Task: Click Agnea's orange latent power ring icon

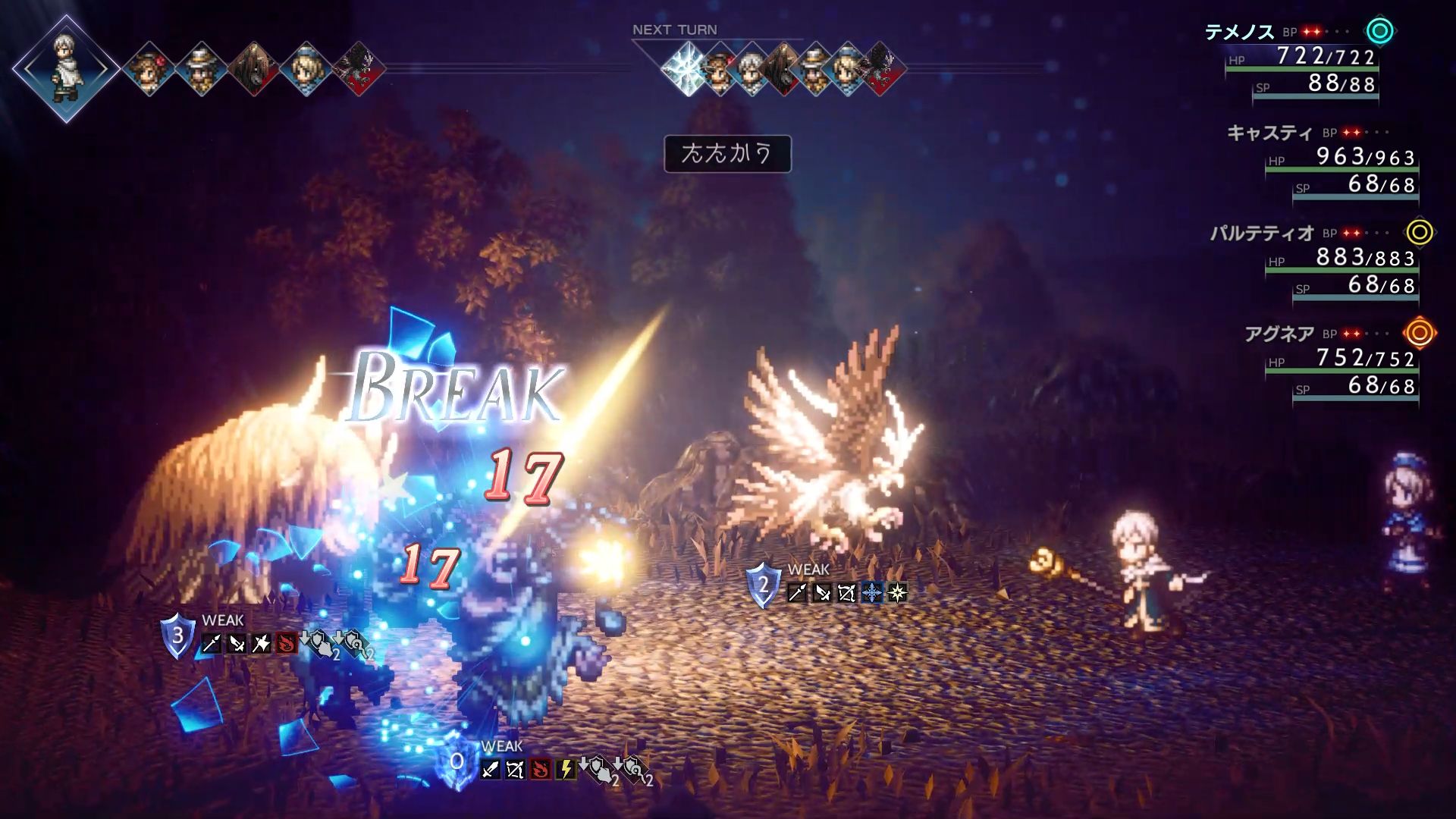Action: pos(1420,333)
